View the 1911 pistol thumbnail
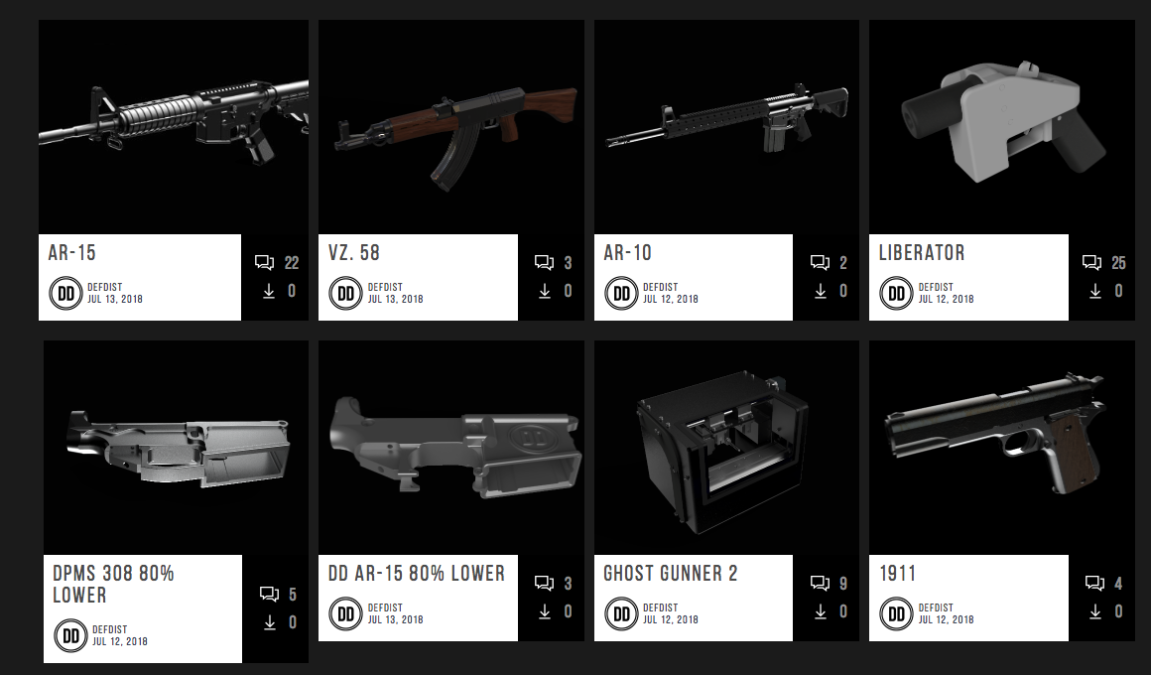Screen dimensions: 1151x675 (x=1001, y=447)
